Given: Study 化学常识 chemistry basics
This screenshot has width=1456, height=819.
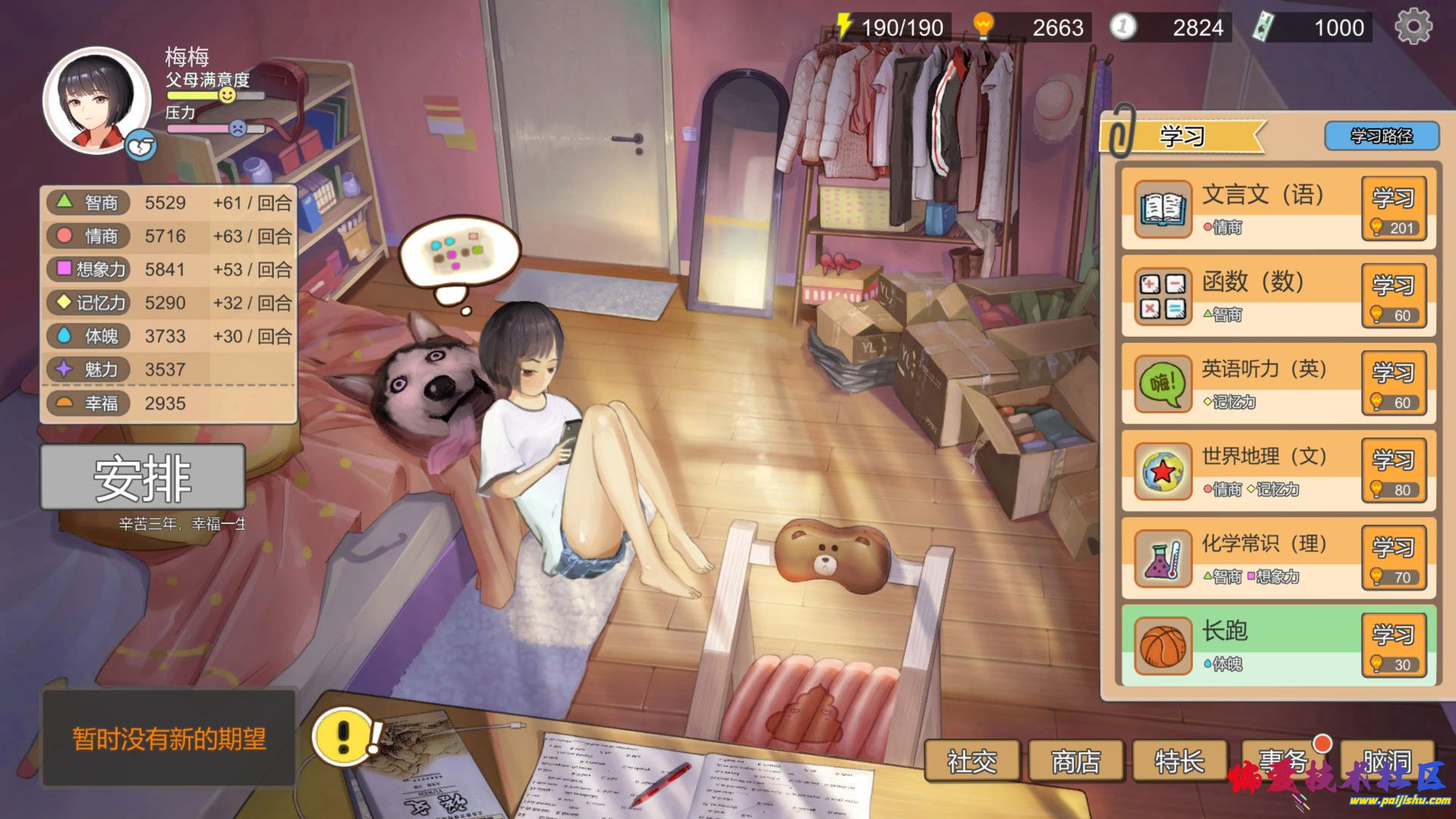Looking at the screenshot, I should pos(1393,557).
